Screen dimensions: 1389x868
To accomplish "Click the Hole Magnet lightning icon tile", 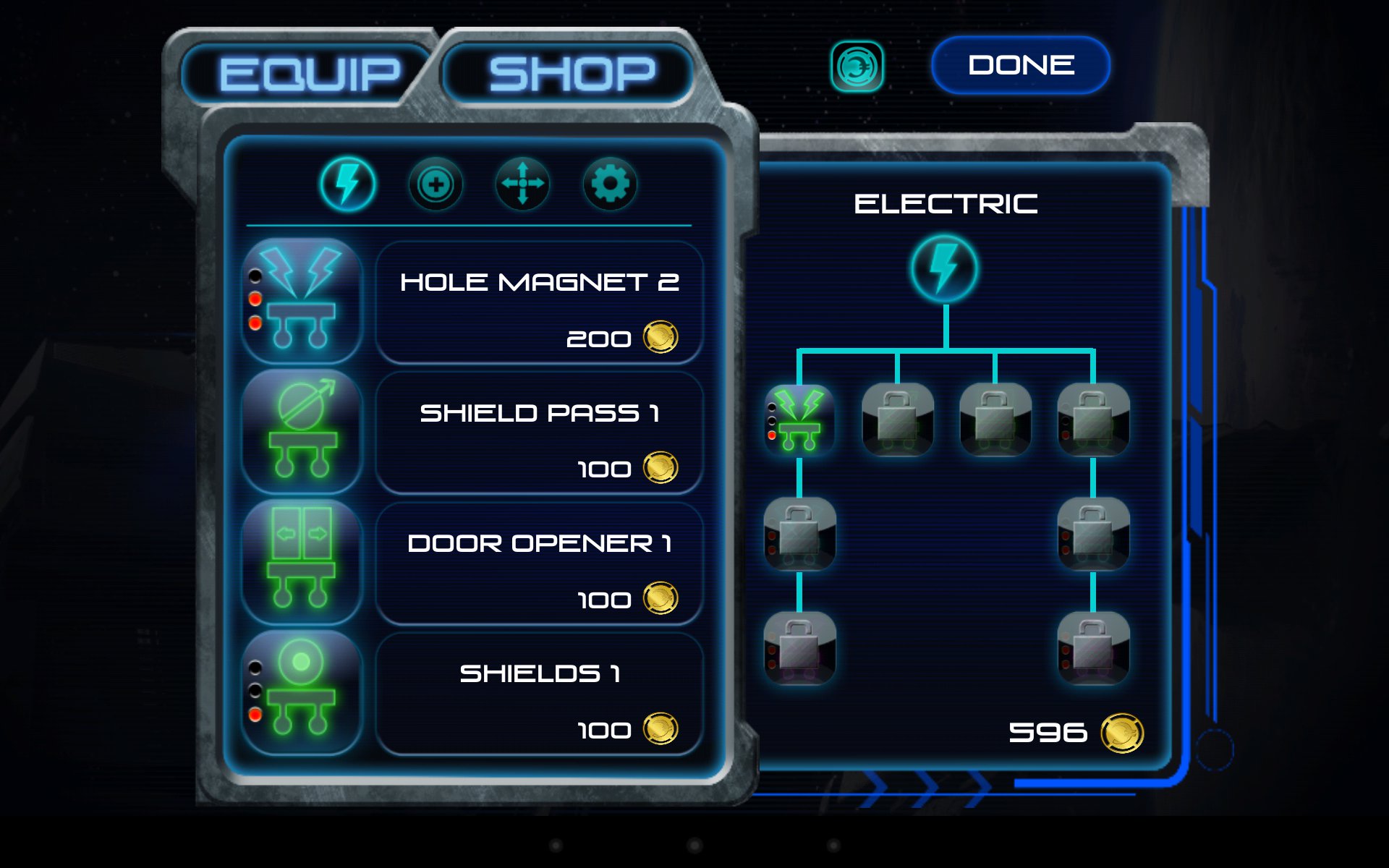I will click(x=302, y=299).
